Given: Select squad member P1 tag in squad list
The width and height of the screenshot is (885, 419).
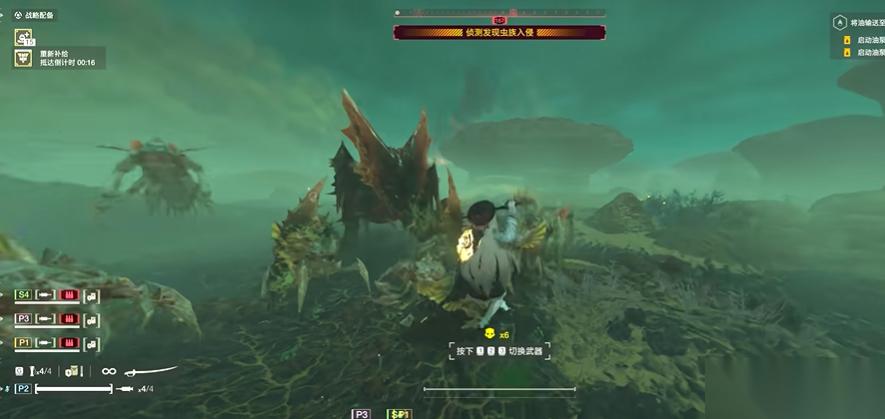Looking at the screenshot, I should [x=23, y=342].
